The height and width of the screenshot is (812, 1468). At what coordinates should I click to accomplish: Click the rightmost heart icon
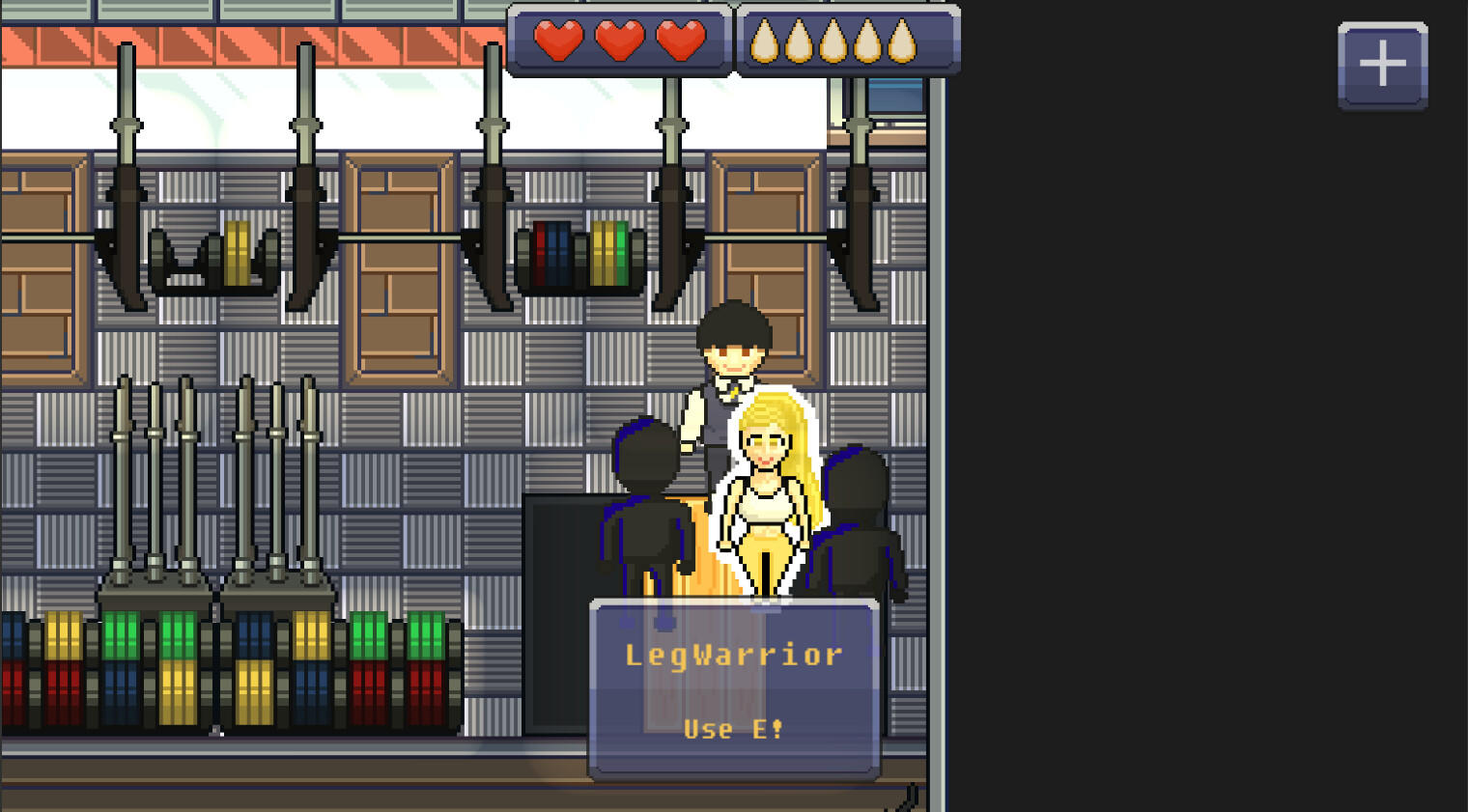(681, 41)
